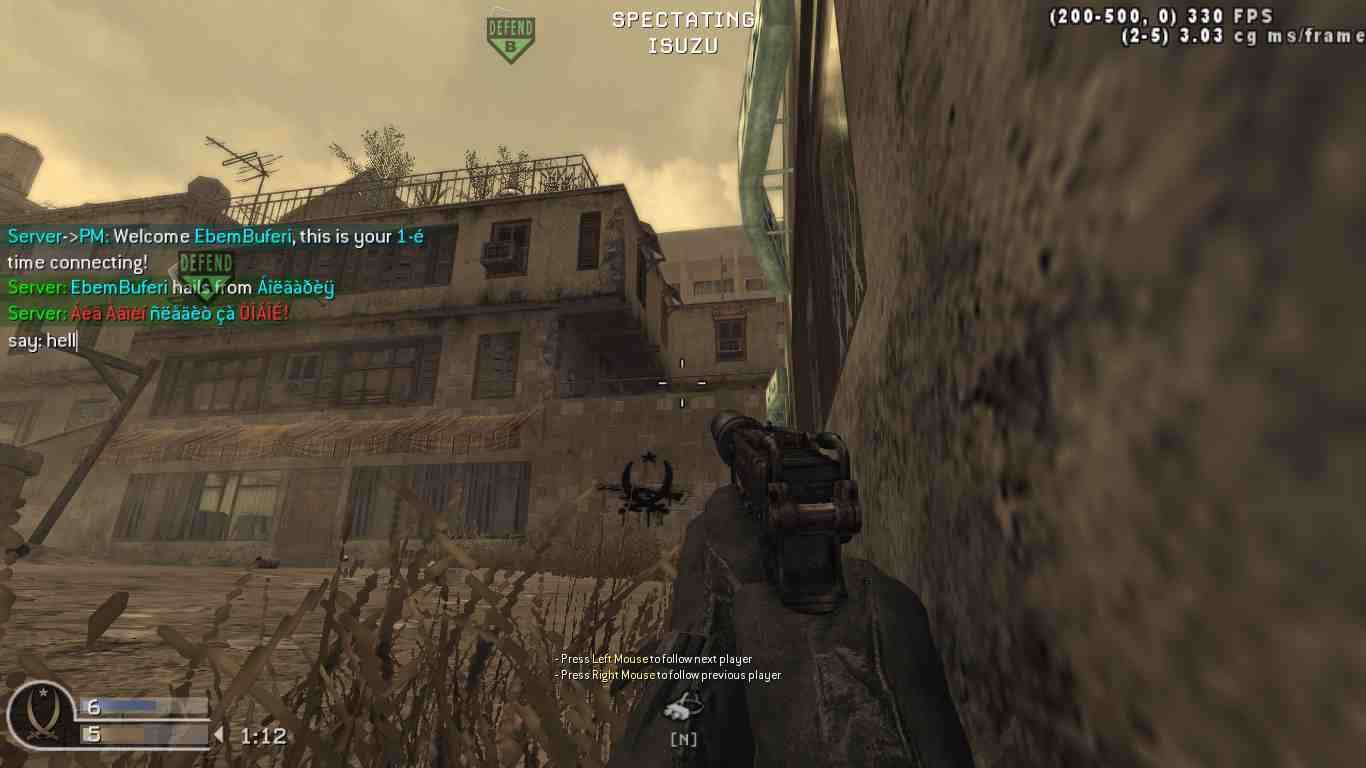The width and height of the screenshot is (1366, 768).
Task: Toggle spectating off the player ISUZU
Action: pos(683,45)
